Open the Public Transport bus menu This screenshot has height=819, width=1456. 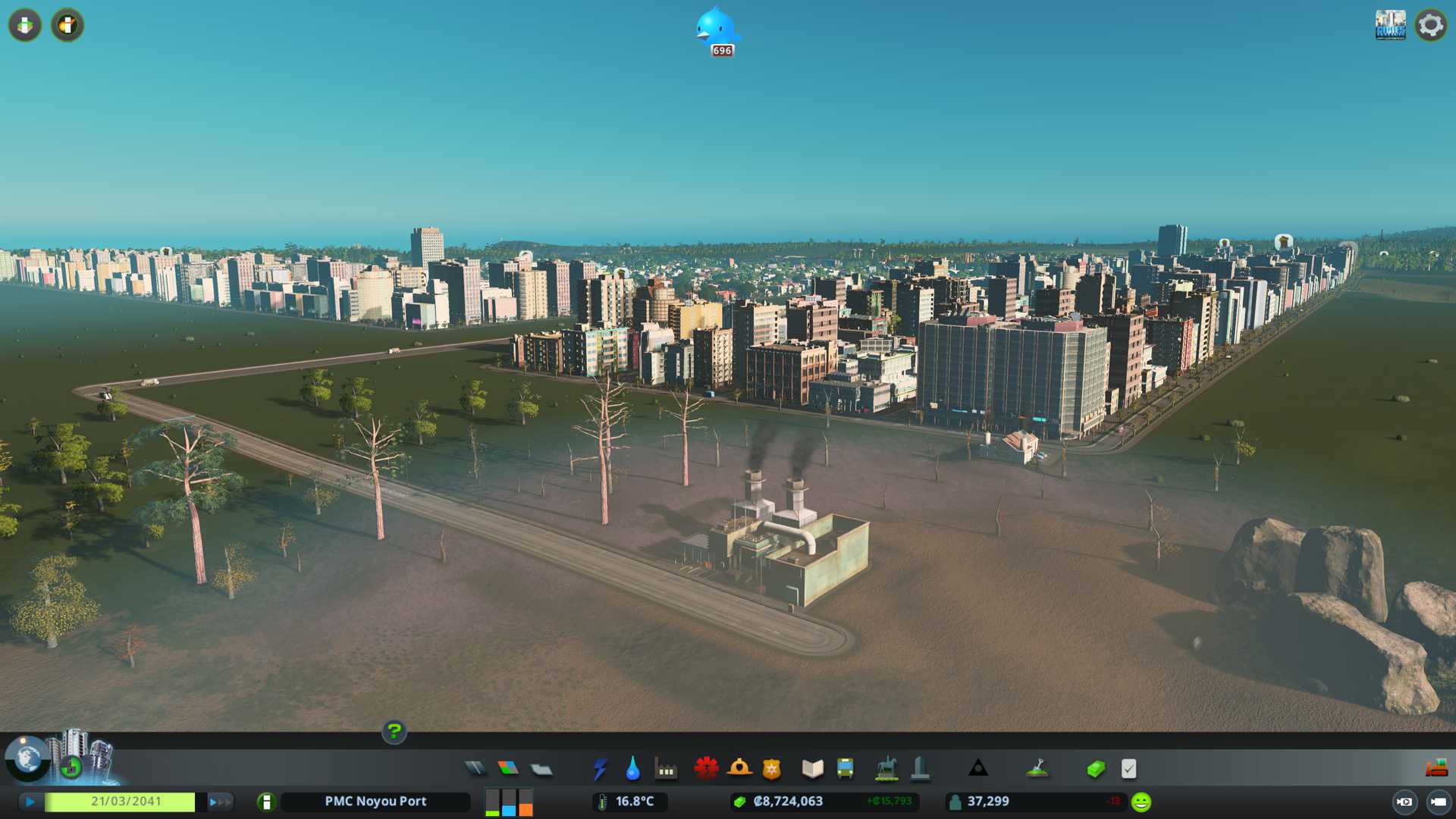point(845,769)
